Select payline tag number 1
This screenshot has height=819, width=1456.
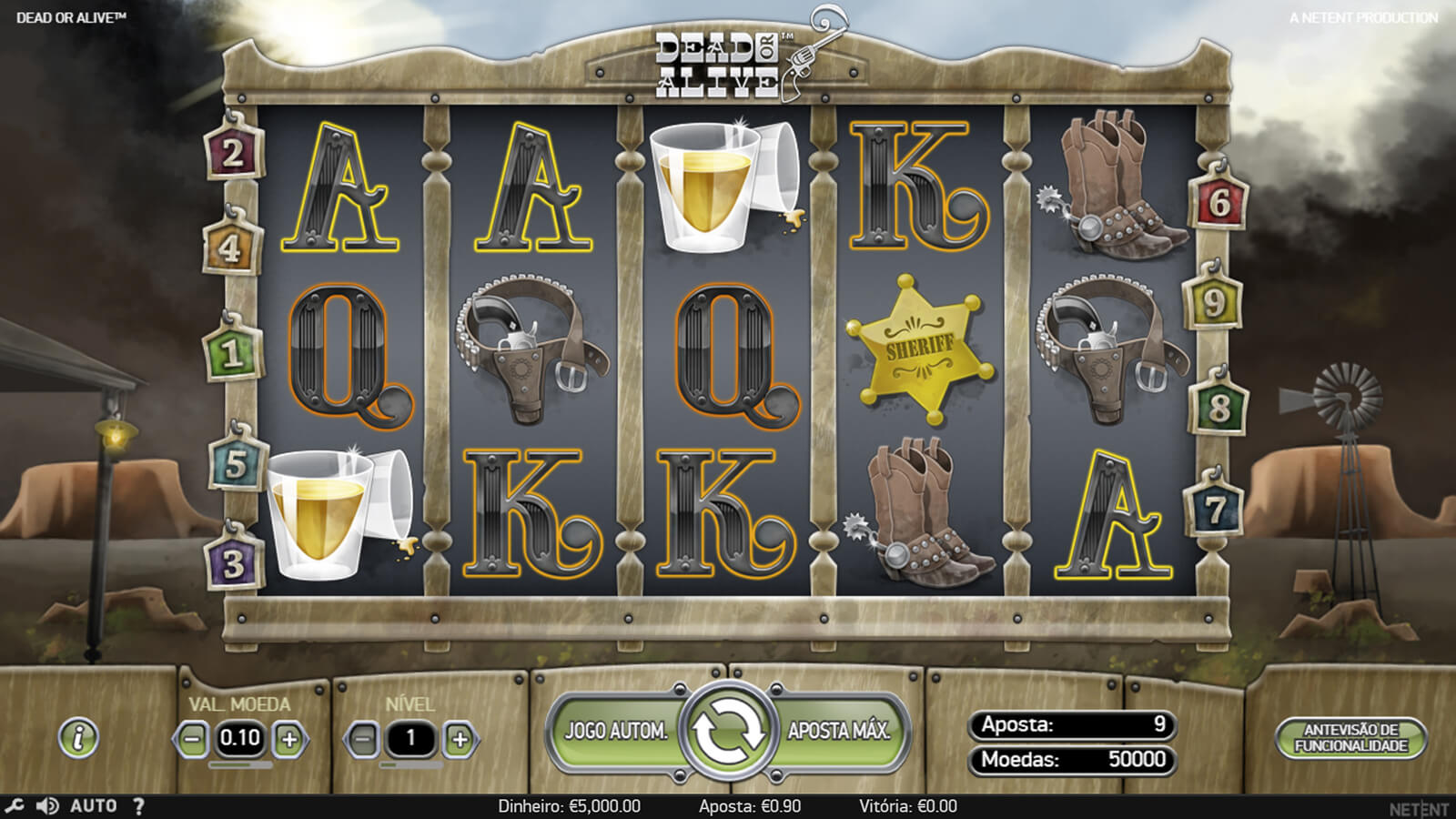click(231, 353)
